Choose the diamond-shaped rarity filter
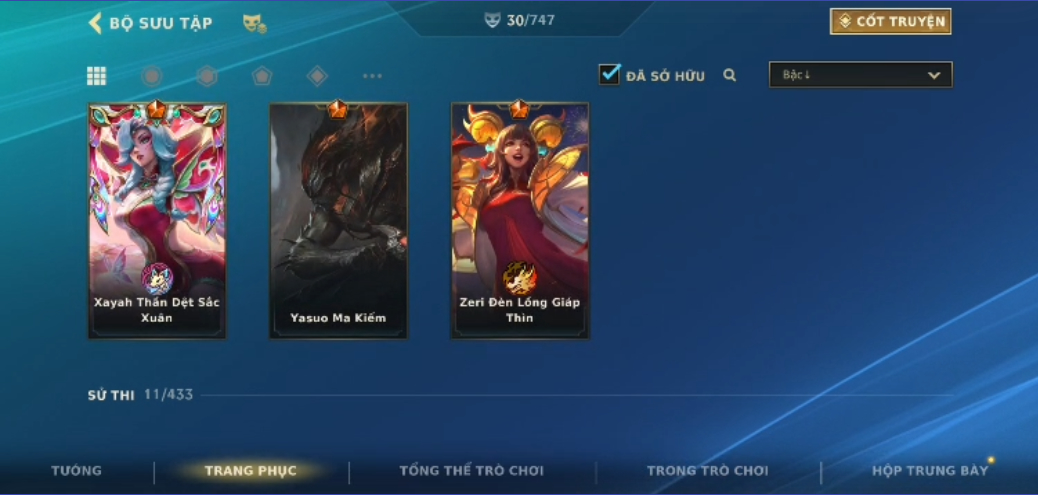Screen dimensions: 1038x495 pos(317,76)
